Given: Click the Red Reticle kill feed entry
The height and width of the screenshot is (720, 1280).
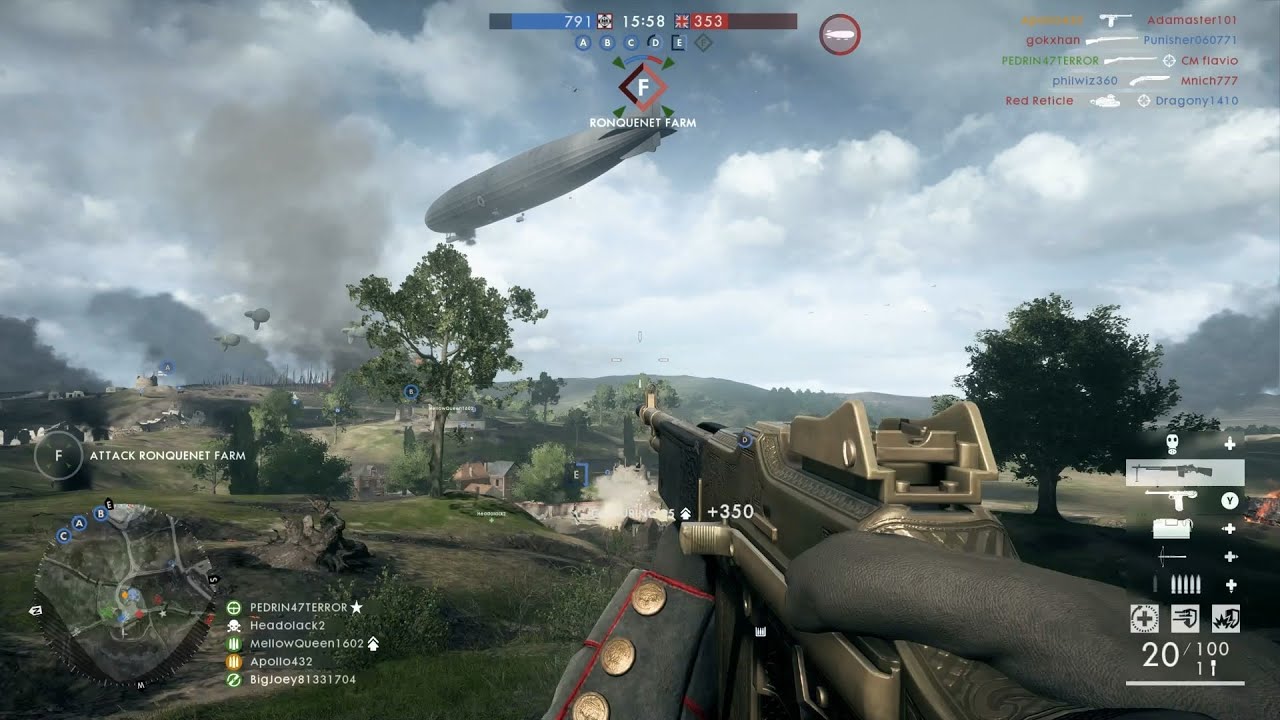Looking at the screenshot, I should click(1039, 100).
